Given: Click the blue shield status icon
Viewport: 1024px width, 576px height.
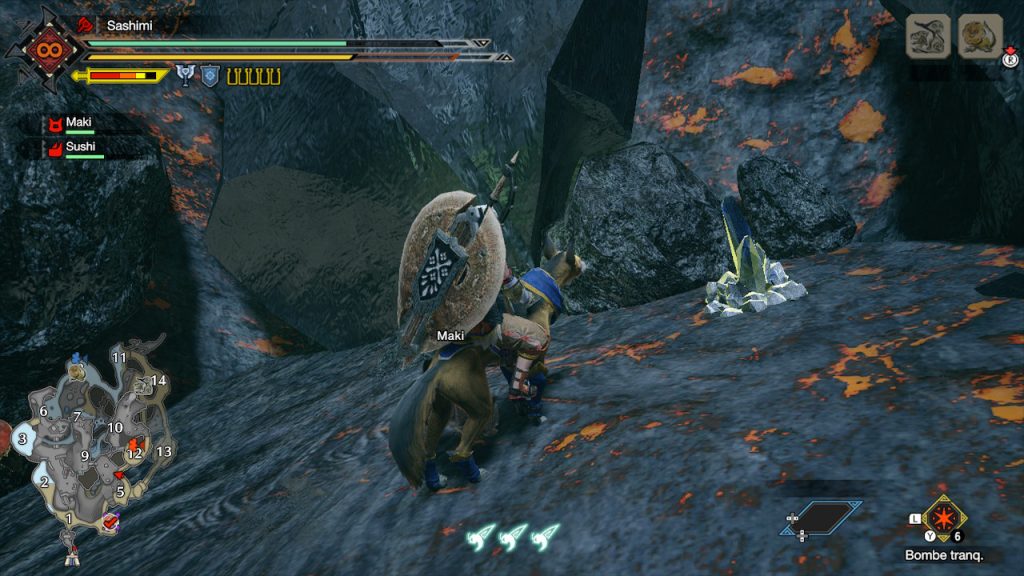Looking at the screenshot, I should coord(210,75).
